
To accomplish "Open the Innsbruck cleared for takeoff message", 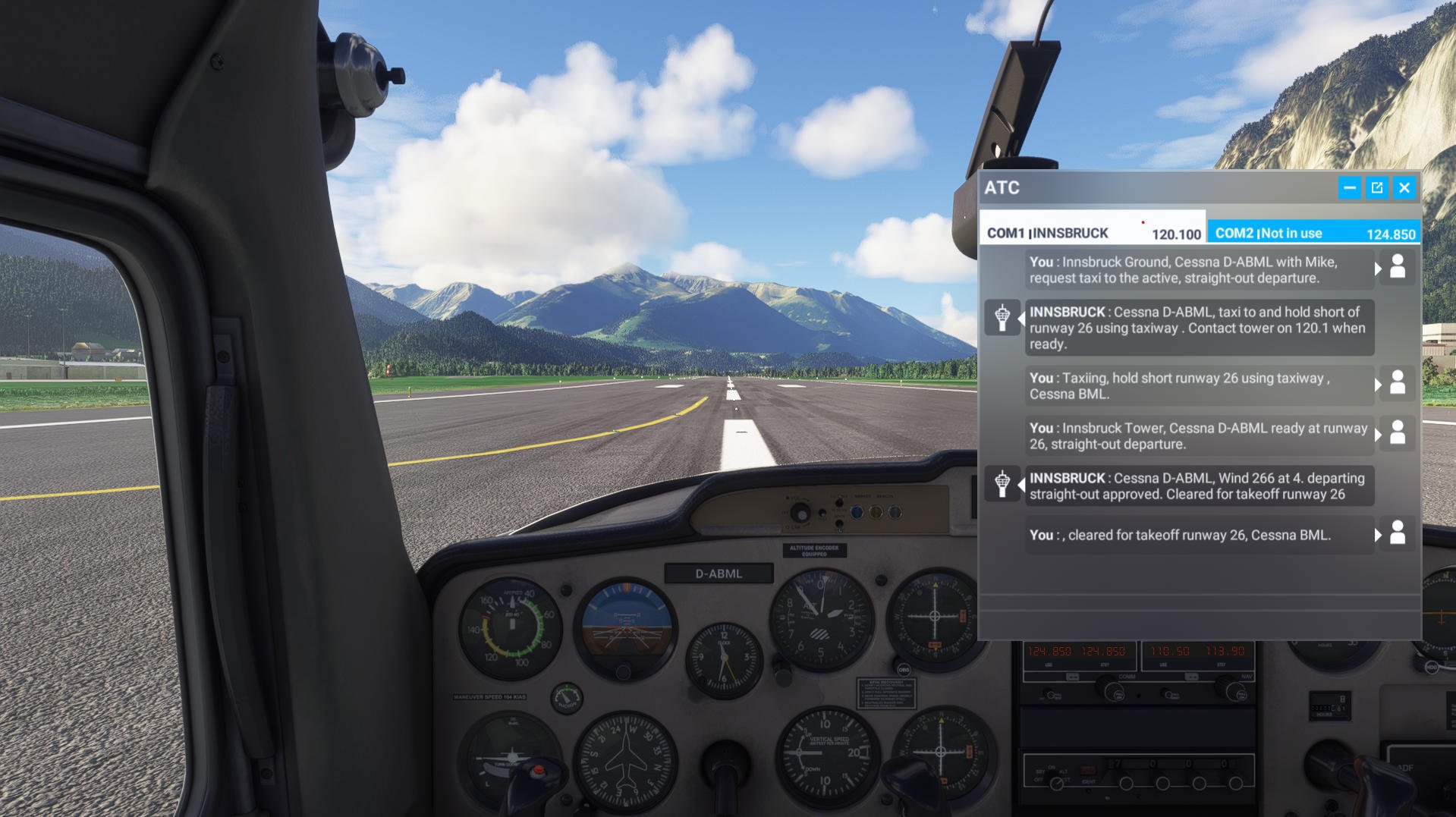I will pos(1199,486).
